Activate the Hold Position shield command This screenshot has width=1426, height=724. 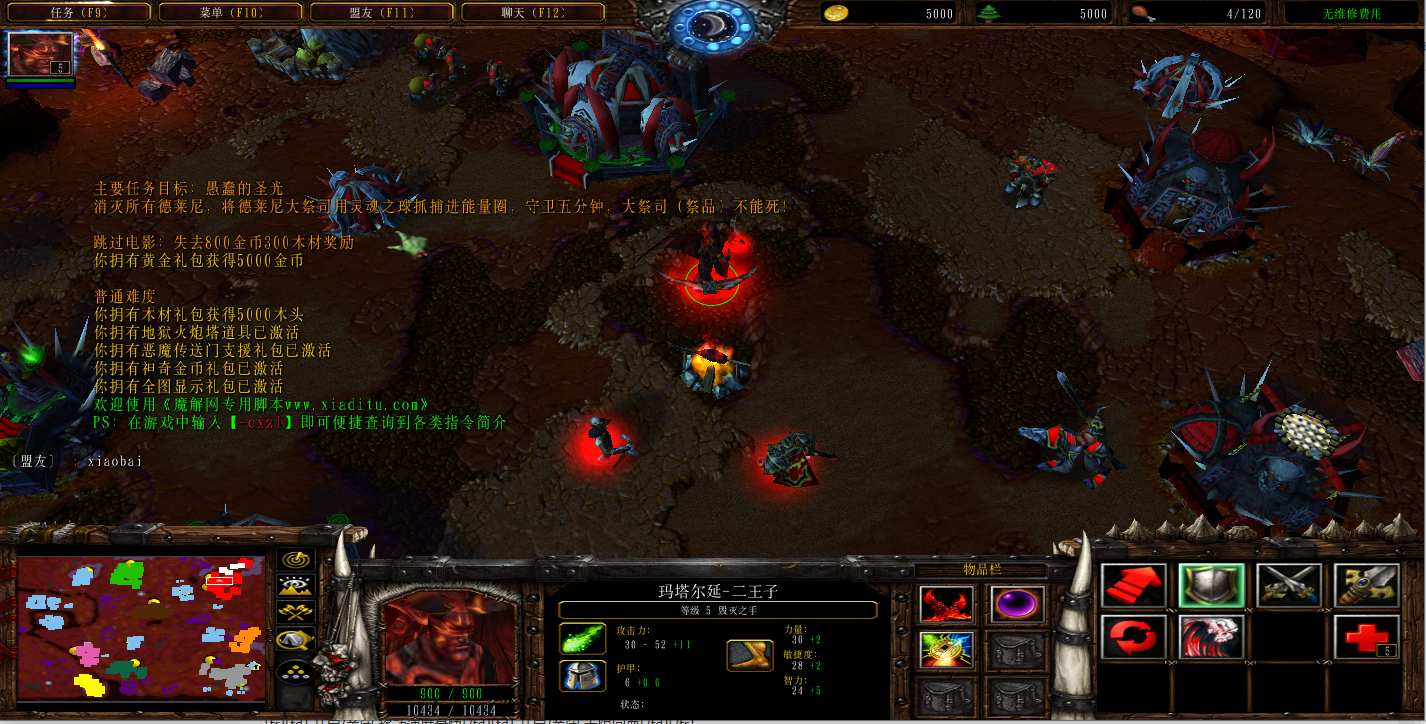[1210, 586]
